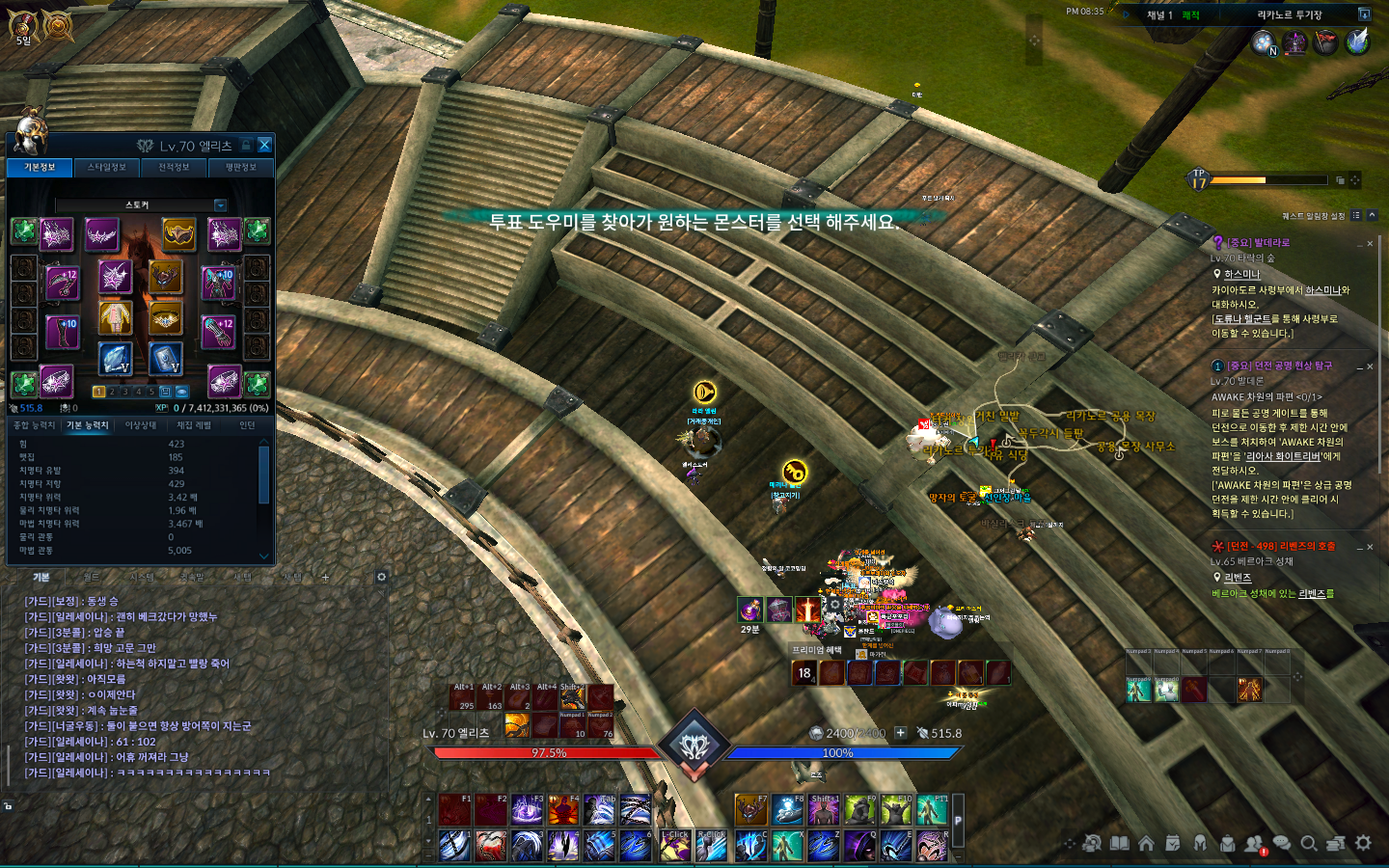Switch to the 스타일정보 tab
Screen dimensions: 1389x868
pos(107,168)
